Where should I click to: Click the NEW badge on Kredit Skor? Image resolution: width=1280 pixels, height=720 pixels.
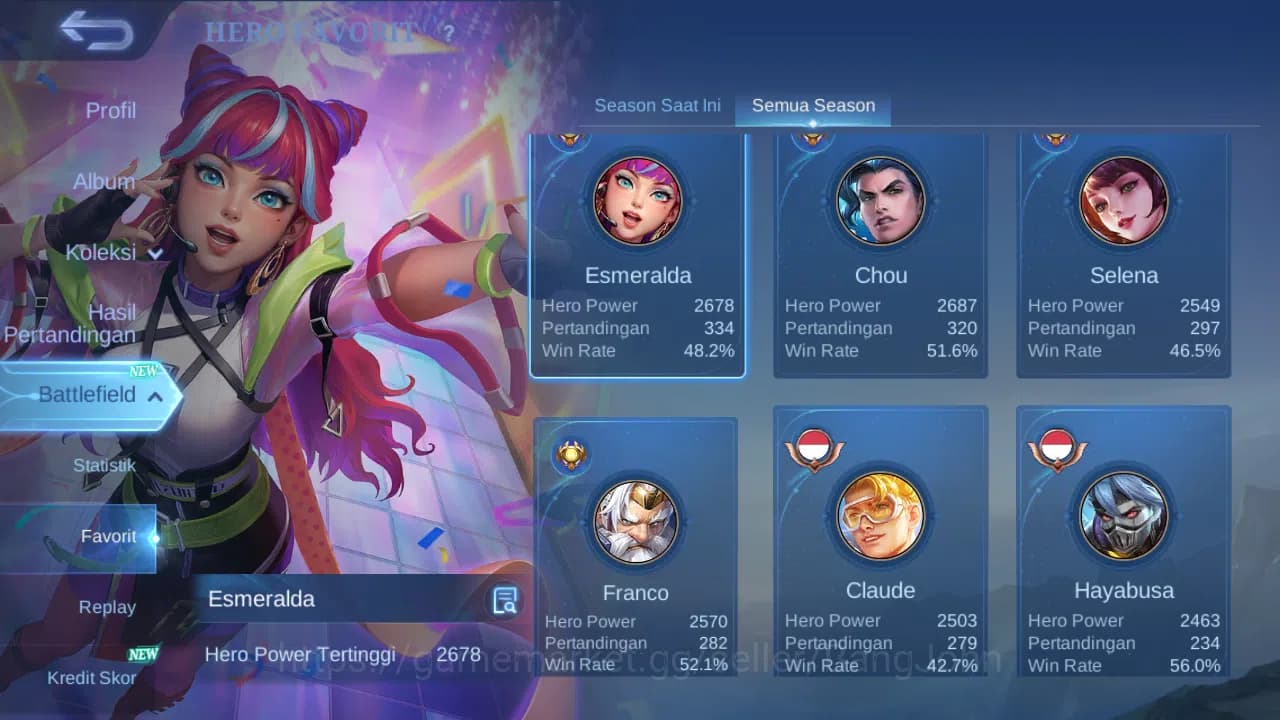click(143, 655)
